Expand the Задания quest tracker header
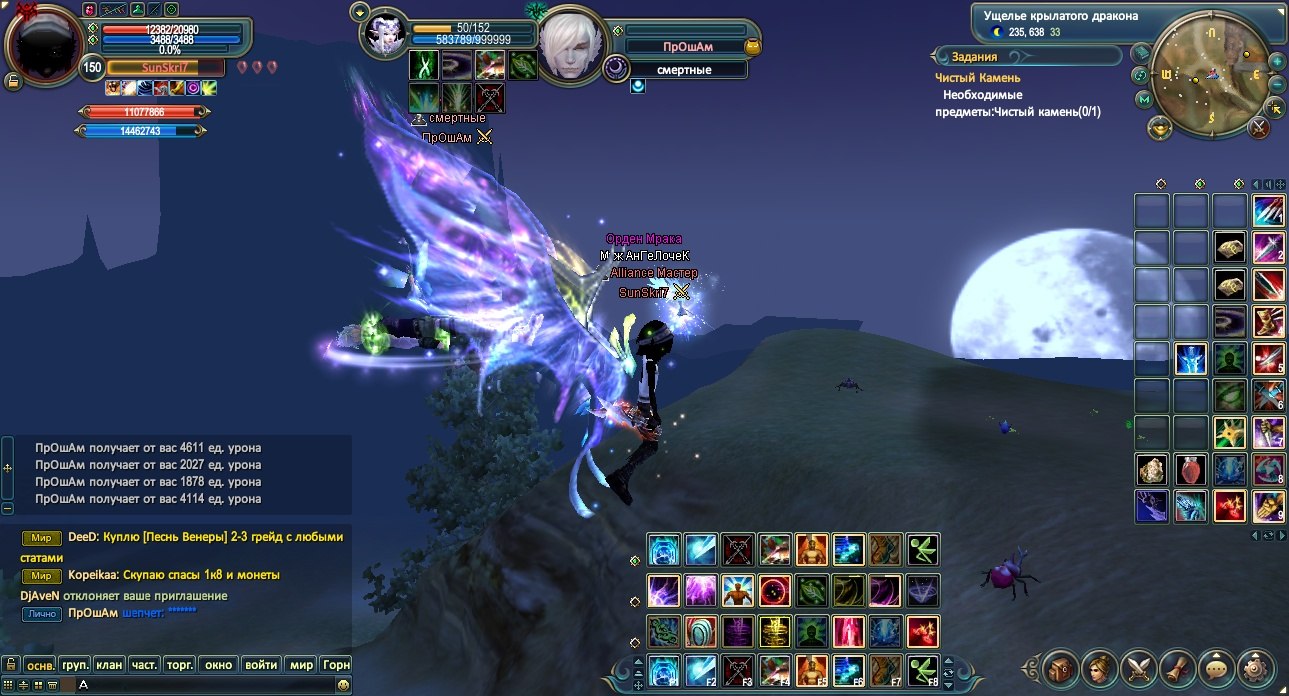Screen dimensions: 1289x696 974,57
